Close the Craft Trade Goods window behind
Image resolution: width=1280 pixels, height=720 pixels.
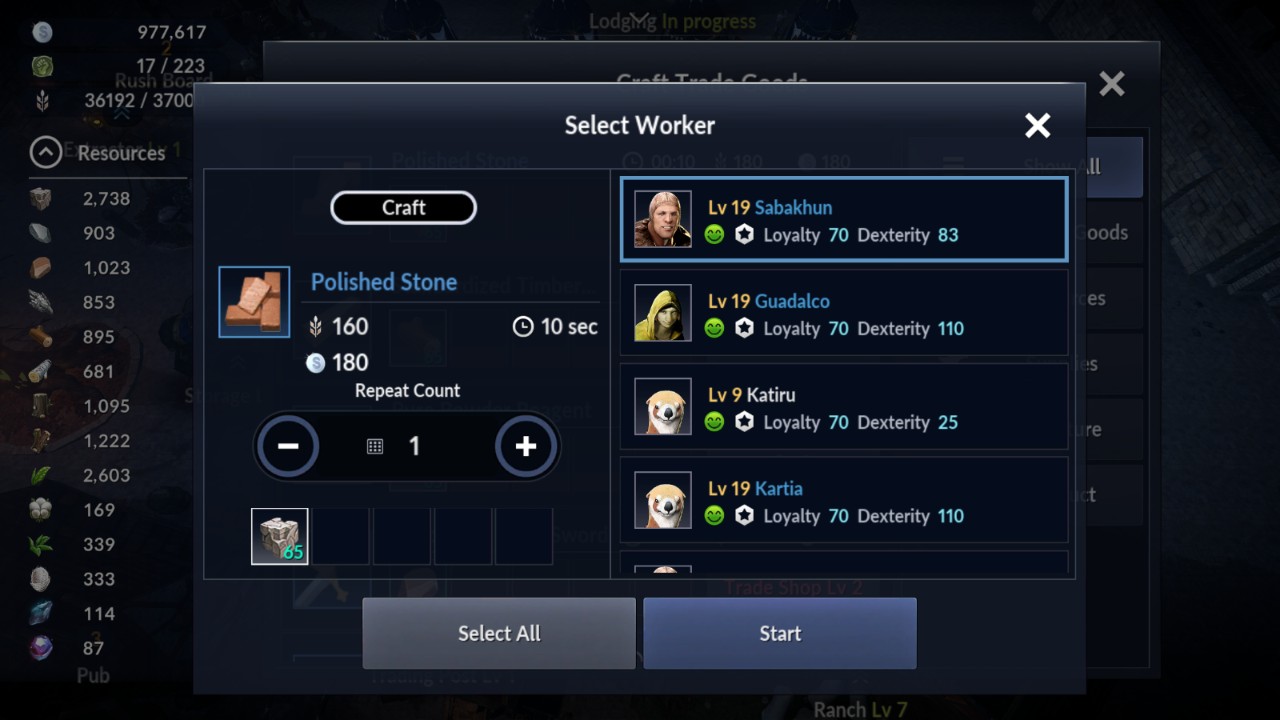(1112, 84)
